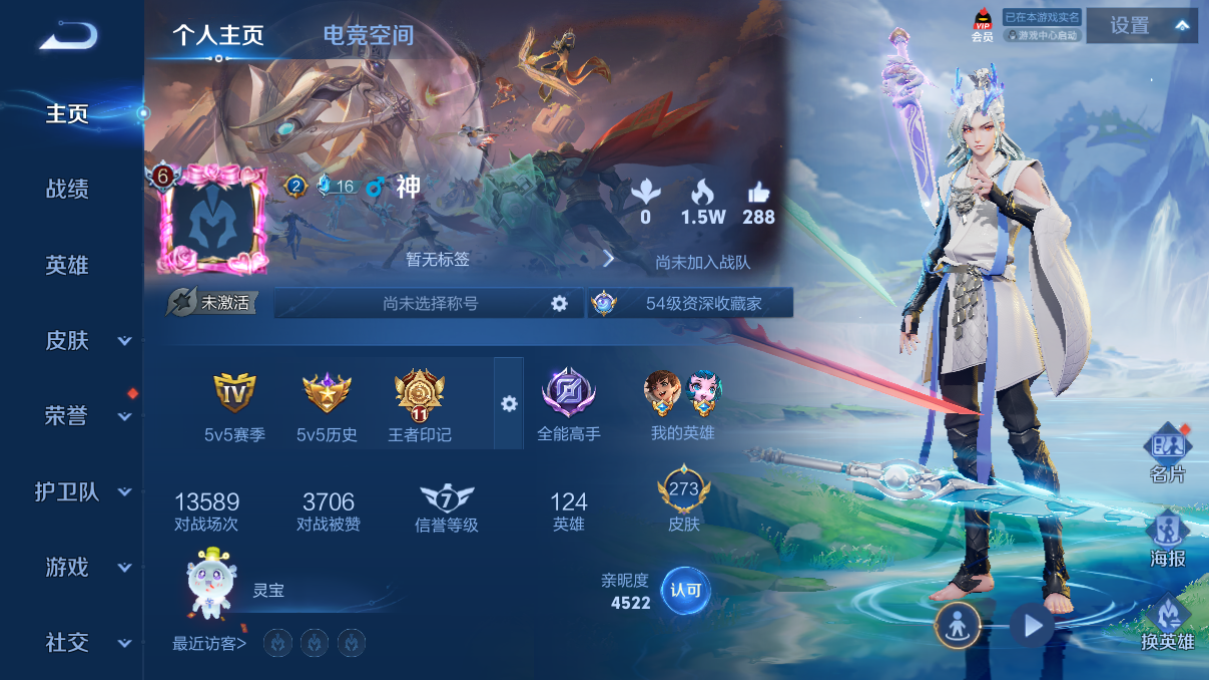The width and height of the screenshot is (1209, 680).
Task: Open the title selection gear
Action: [x=559, y=303]
